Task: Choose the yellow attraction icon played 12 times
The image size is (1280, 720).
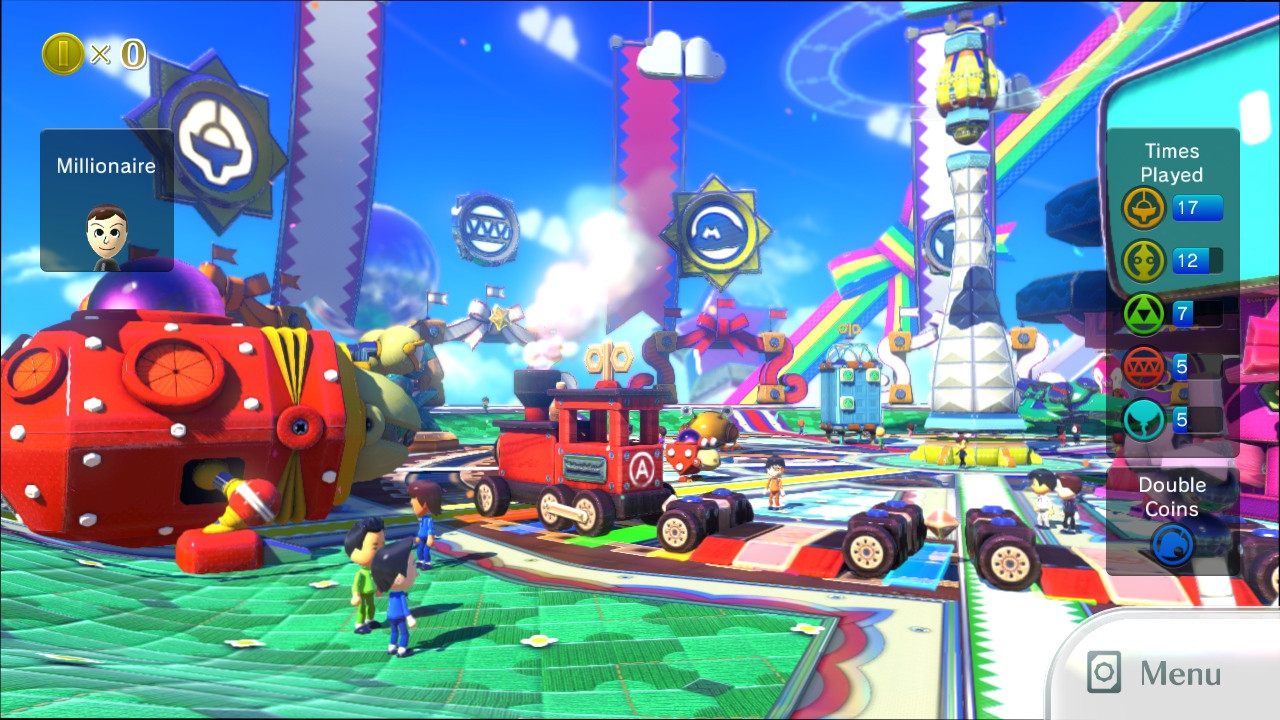Action: pyautogui.click(x=1144, y=261)
